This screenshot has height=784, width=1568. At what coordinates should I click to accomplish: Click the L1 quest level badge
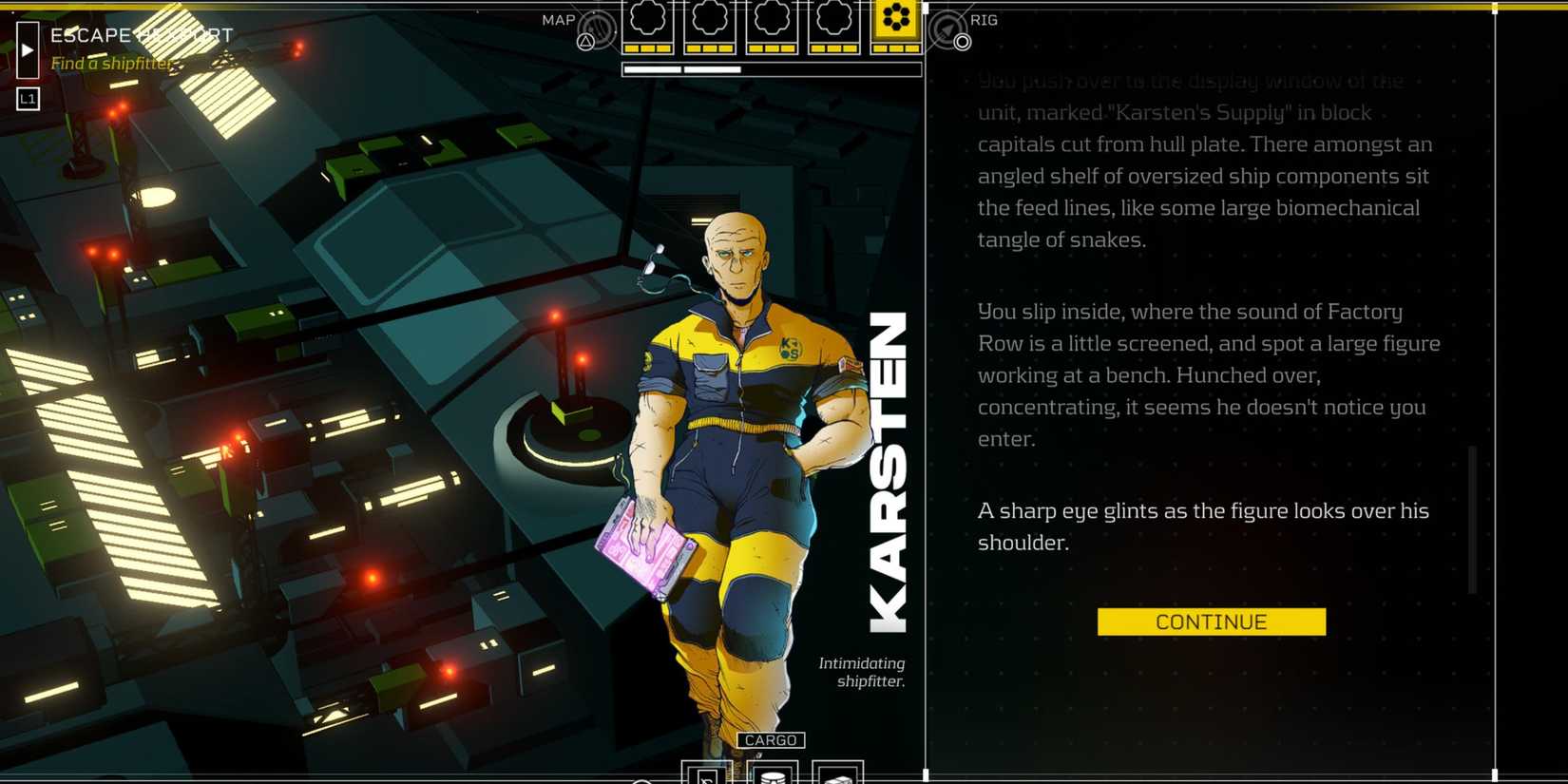[x=28, y=98]
